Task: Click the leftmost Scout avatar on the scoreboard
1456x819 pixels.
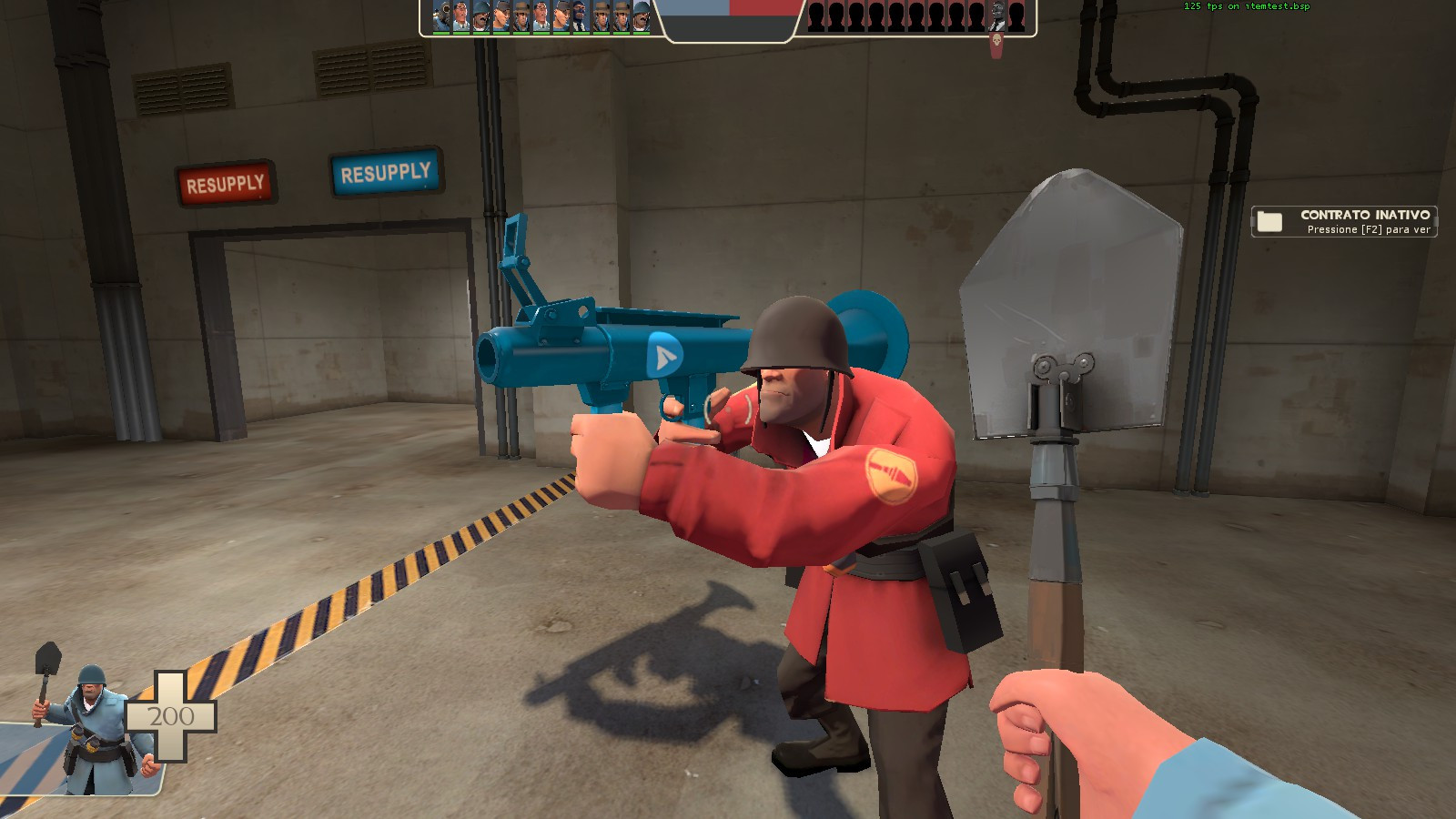Action: [500, 18]
